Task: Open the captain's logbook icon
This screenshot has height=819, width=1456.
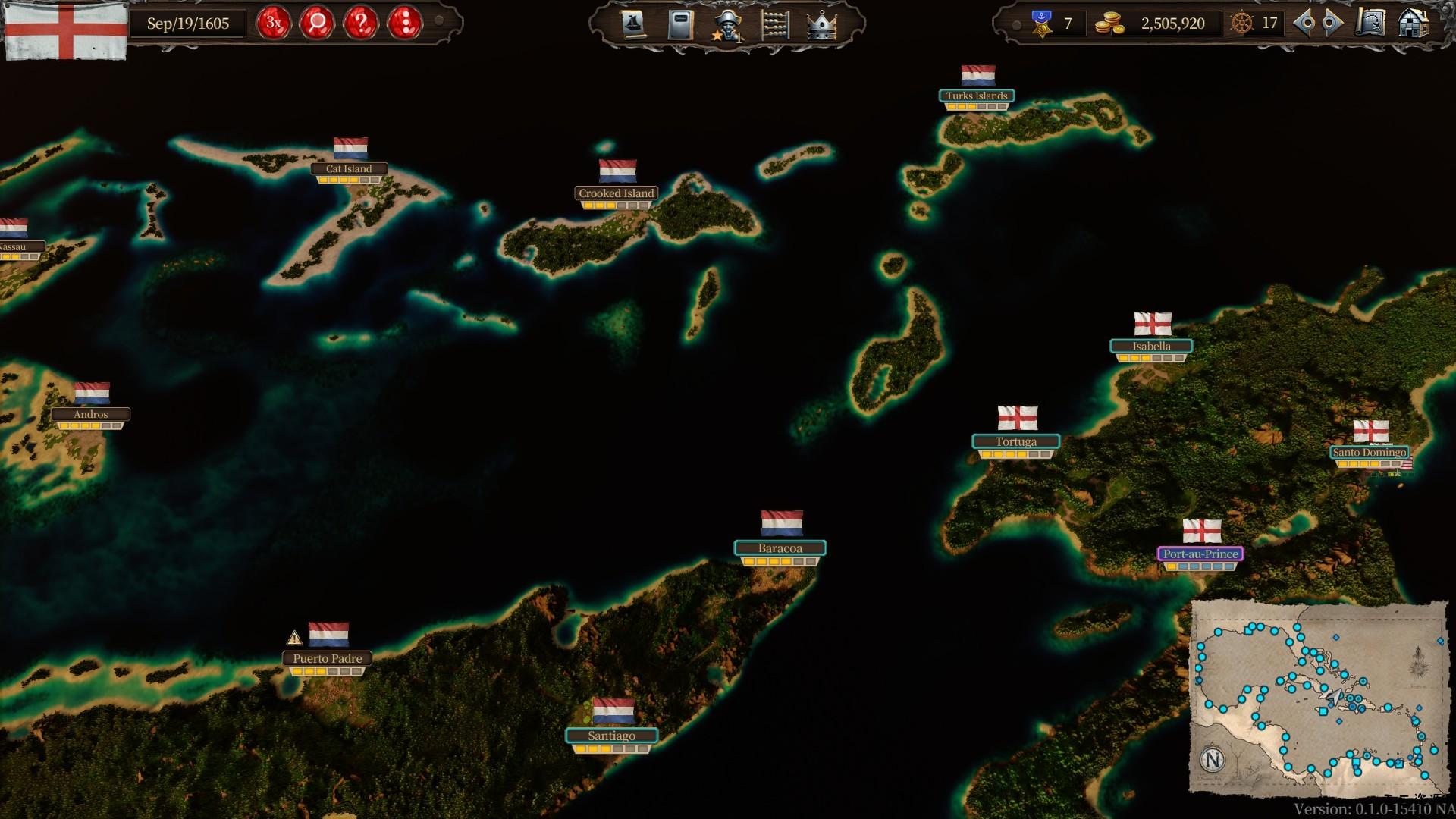Action: (x=679, y=24)
